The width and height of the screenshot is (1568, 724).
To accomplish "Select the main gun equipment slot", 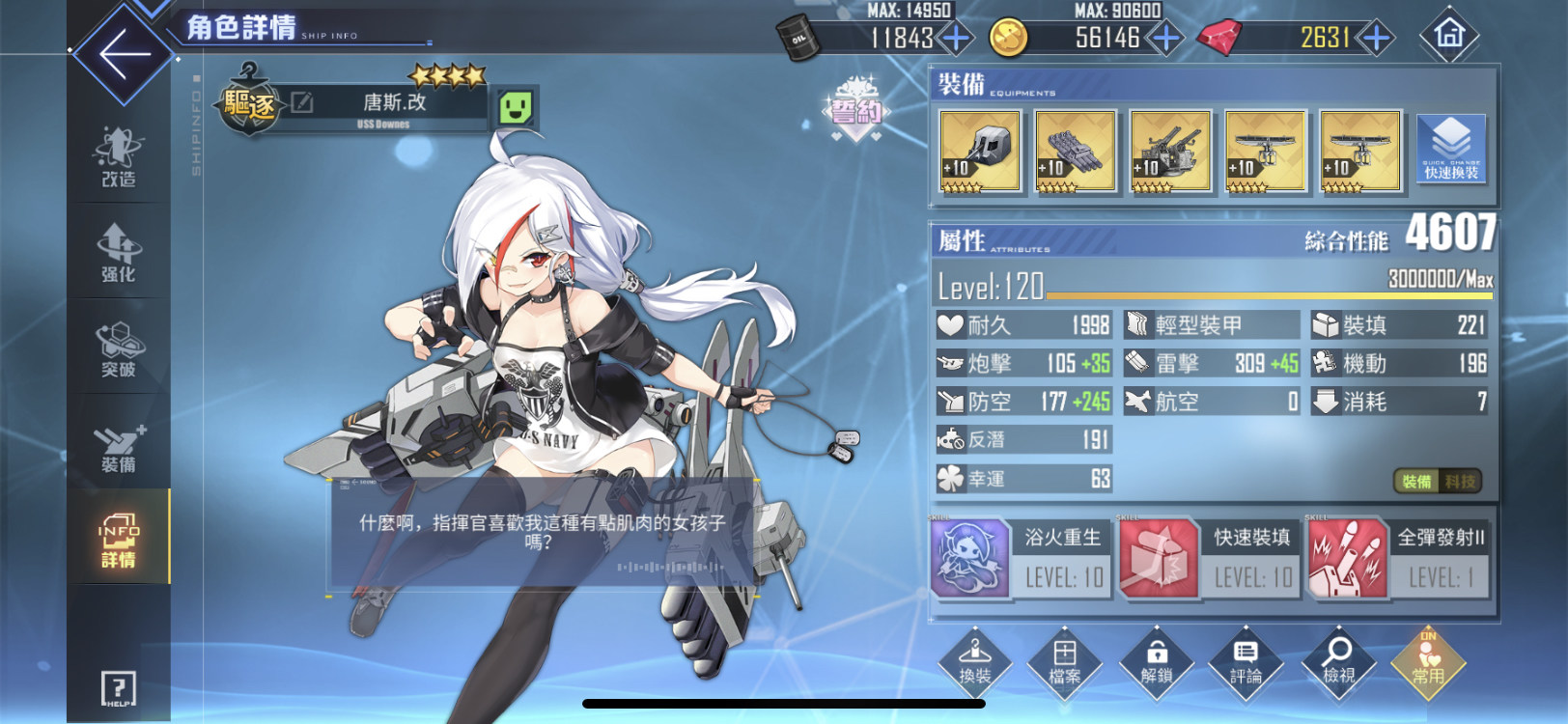I will [979, 151].
